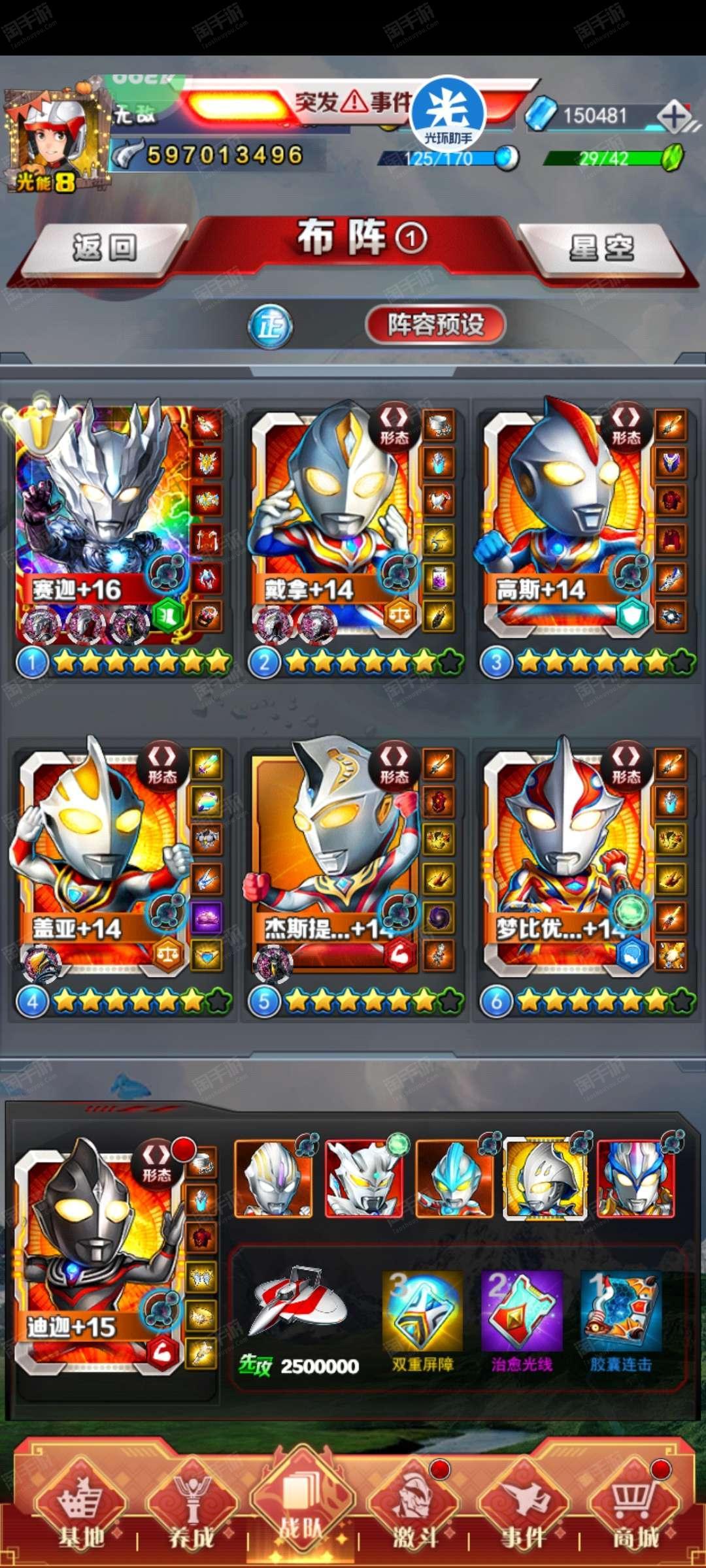
Task: Select the 赛迦+16 hero card
Action: [105, 523]
